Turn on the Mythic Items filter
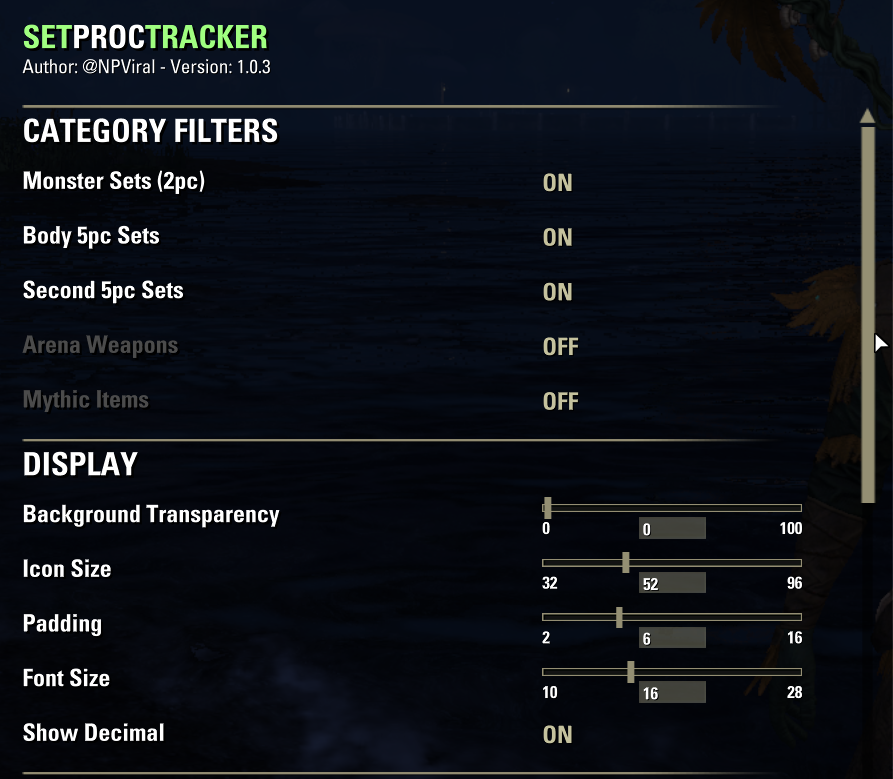The width and height of the screenshot is (893, 779). [560, 402]
